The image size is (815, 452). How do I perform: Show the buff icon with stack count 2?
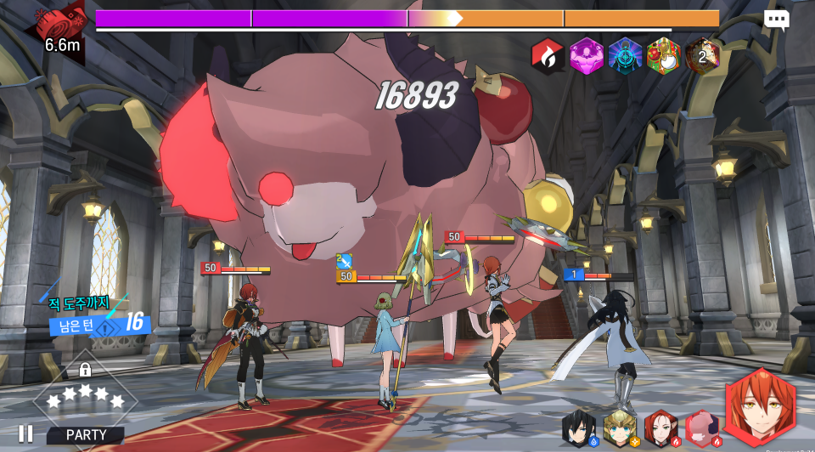point(703,56)
